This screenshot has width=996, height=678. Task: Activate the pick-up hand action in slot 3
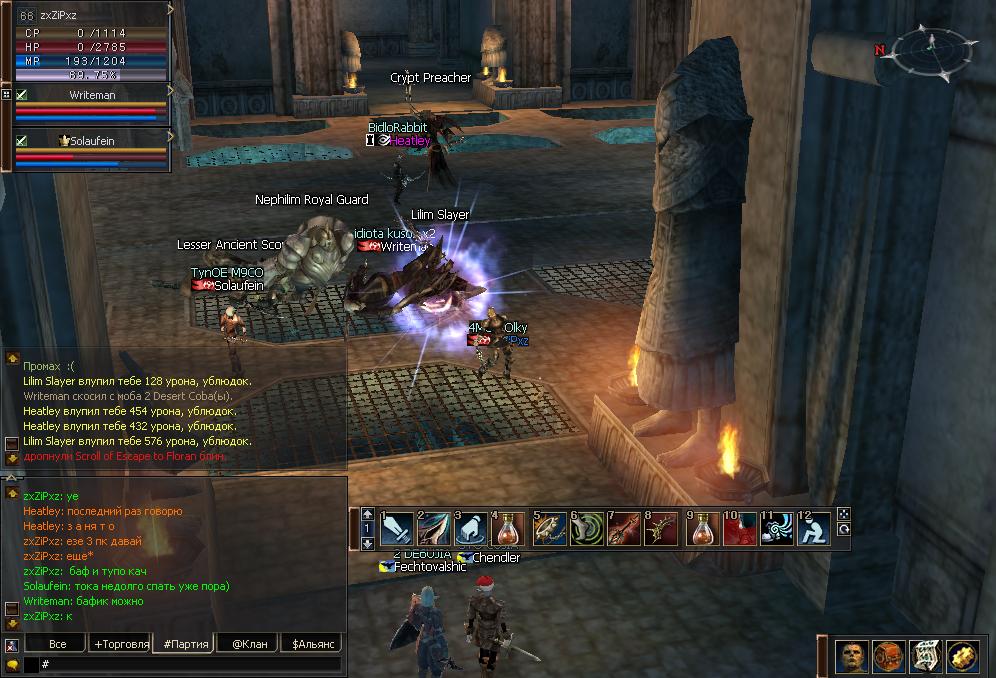(x=471, y=528)
